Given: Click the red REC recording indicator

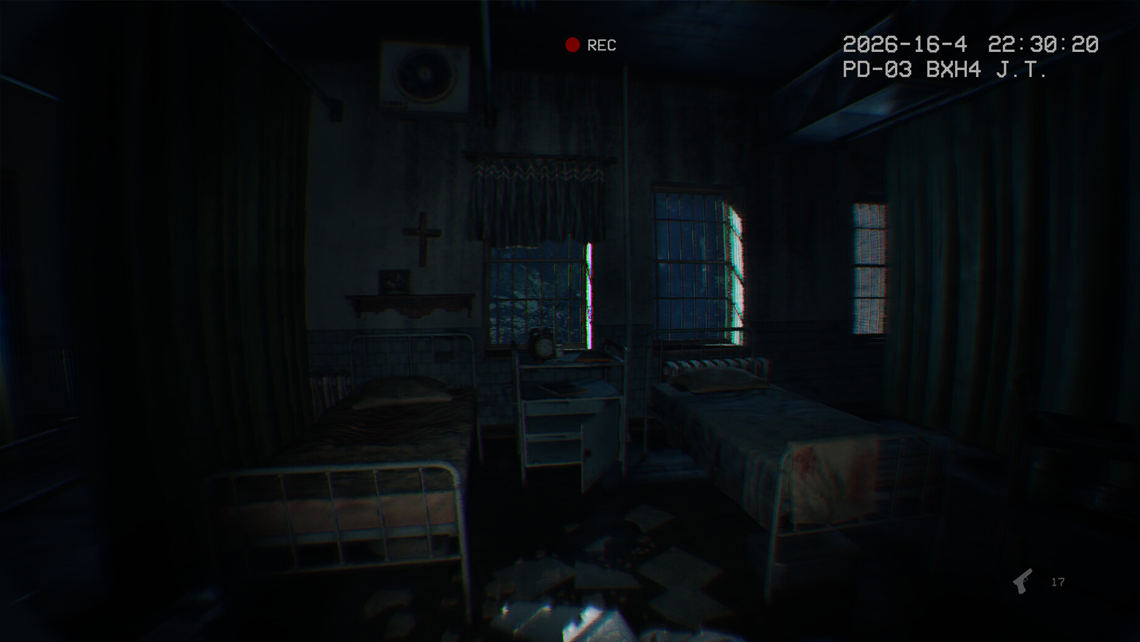Looking at the screenshot, I should pos(573,45).
